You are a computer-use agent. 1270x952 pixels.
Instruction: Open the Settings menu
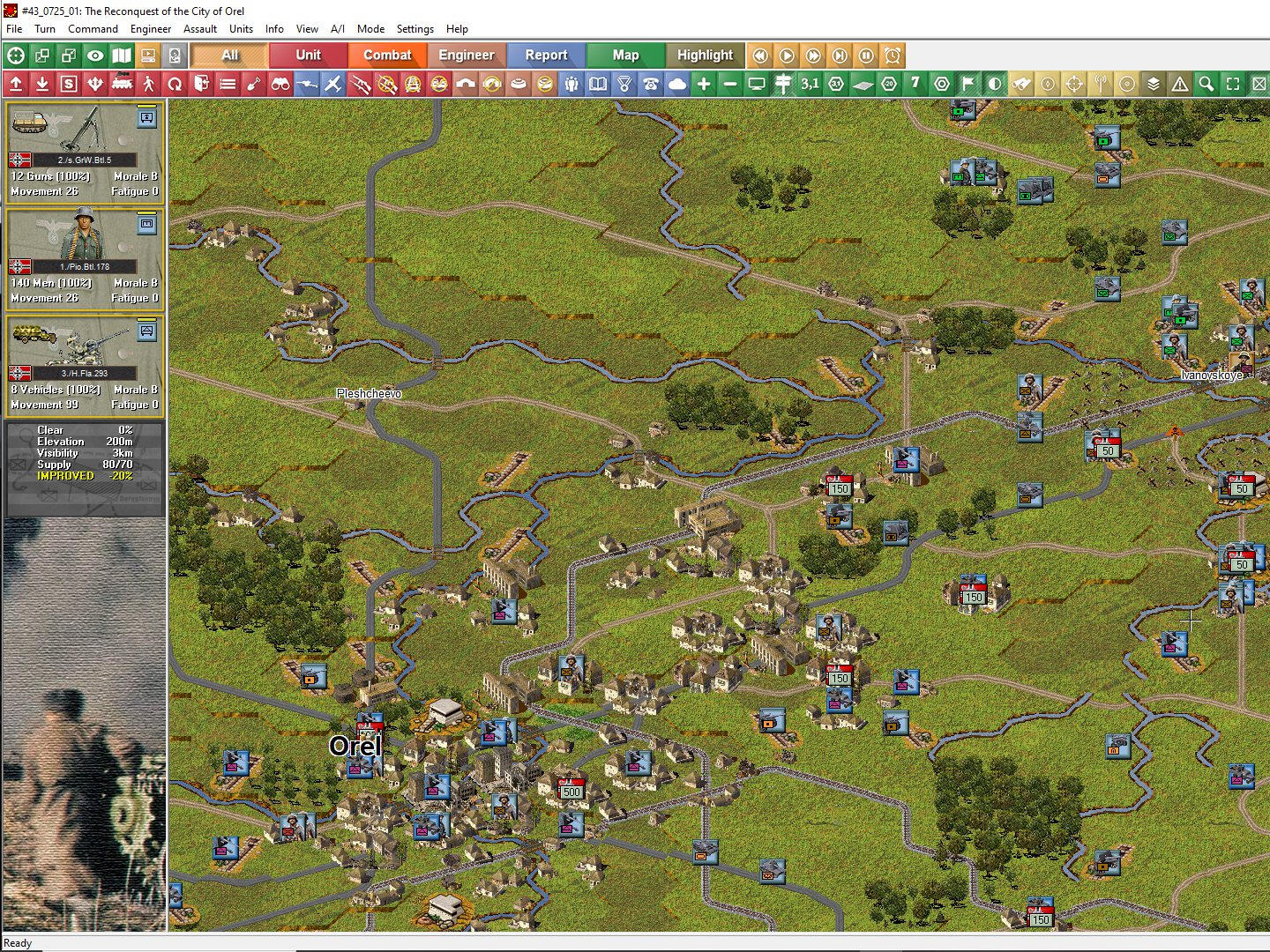pyautogui.click(x=415, y=29)
